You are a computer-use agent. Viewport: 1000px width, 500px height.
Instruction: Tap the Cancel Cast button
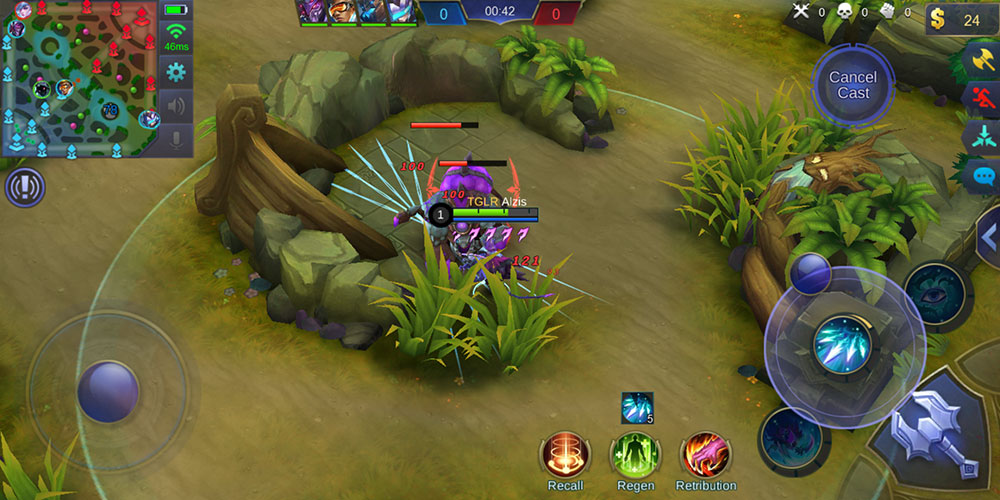pyautogui.click(x=853, y=85)
